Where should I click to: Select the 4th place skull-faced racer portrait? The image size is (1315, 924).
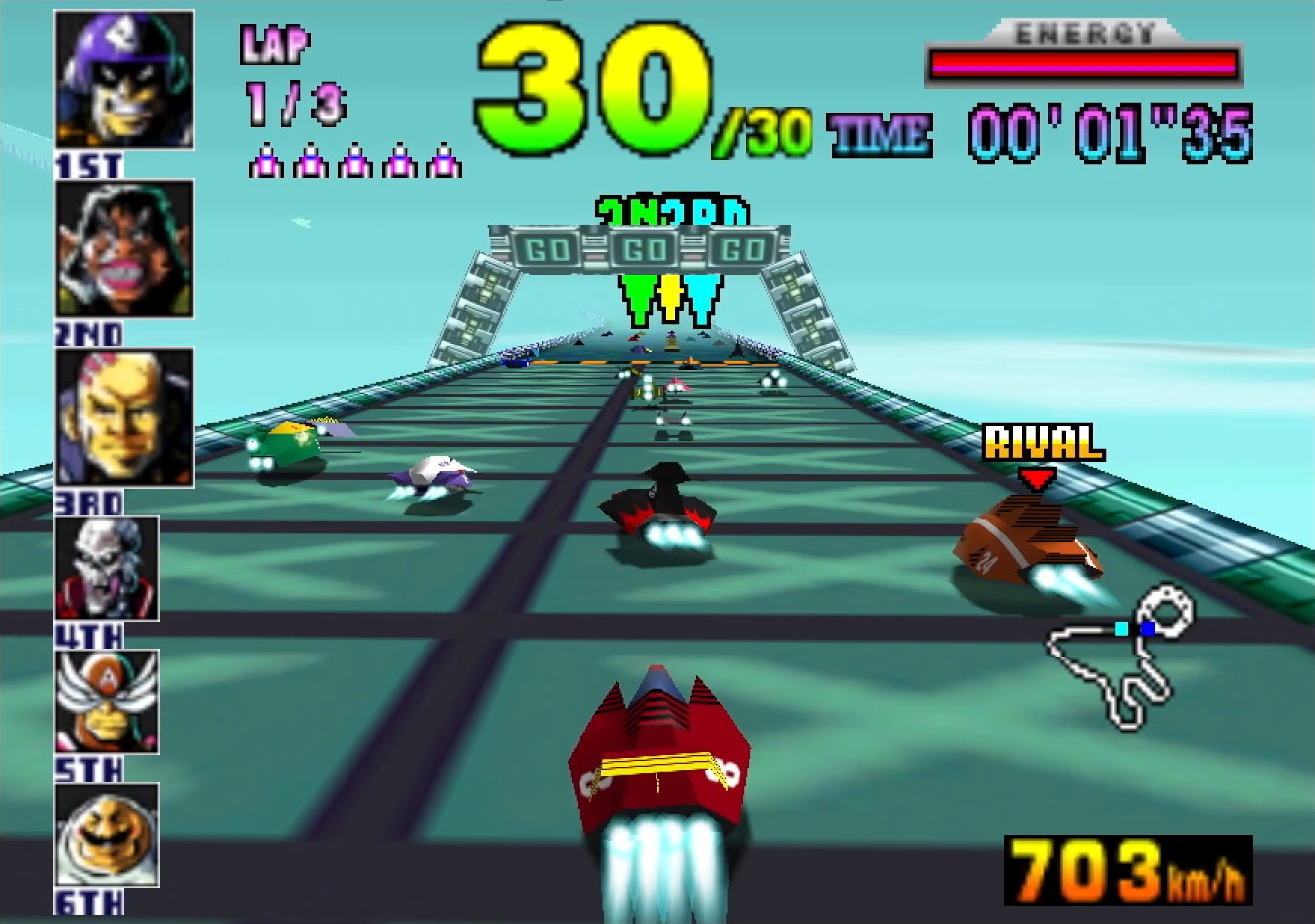point(107,569)
